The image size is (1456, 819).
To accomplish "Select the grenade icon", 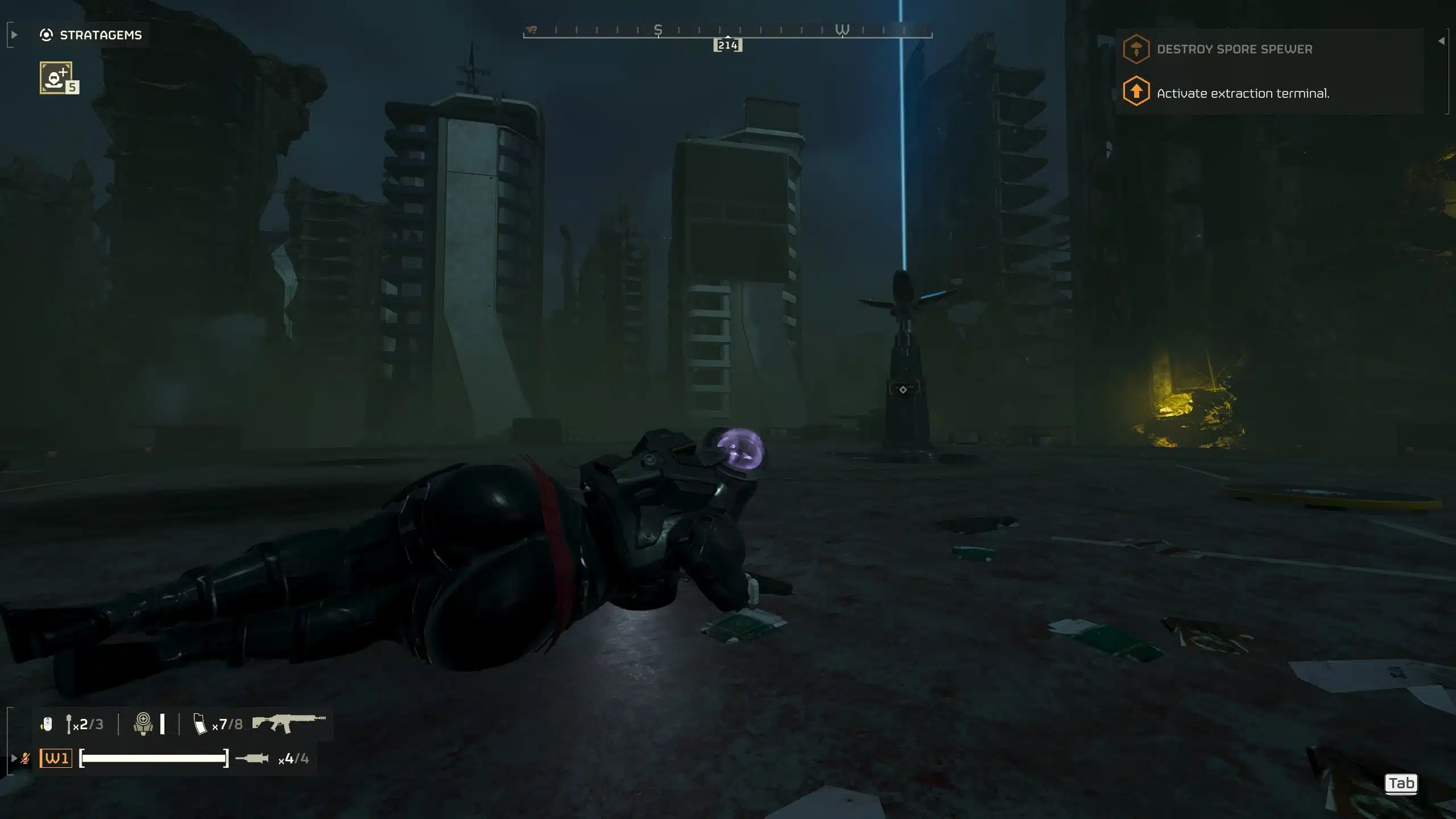I will coord(69,724).
